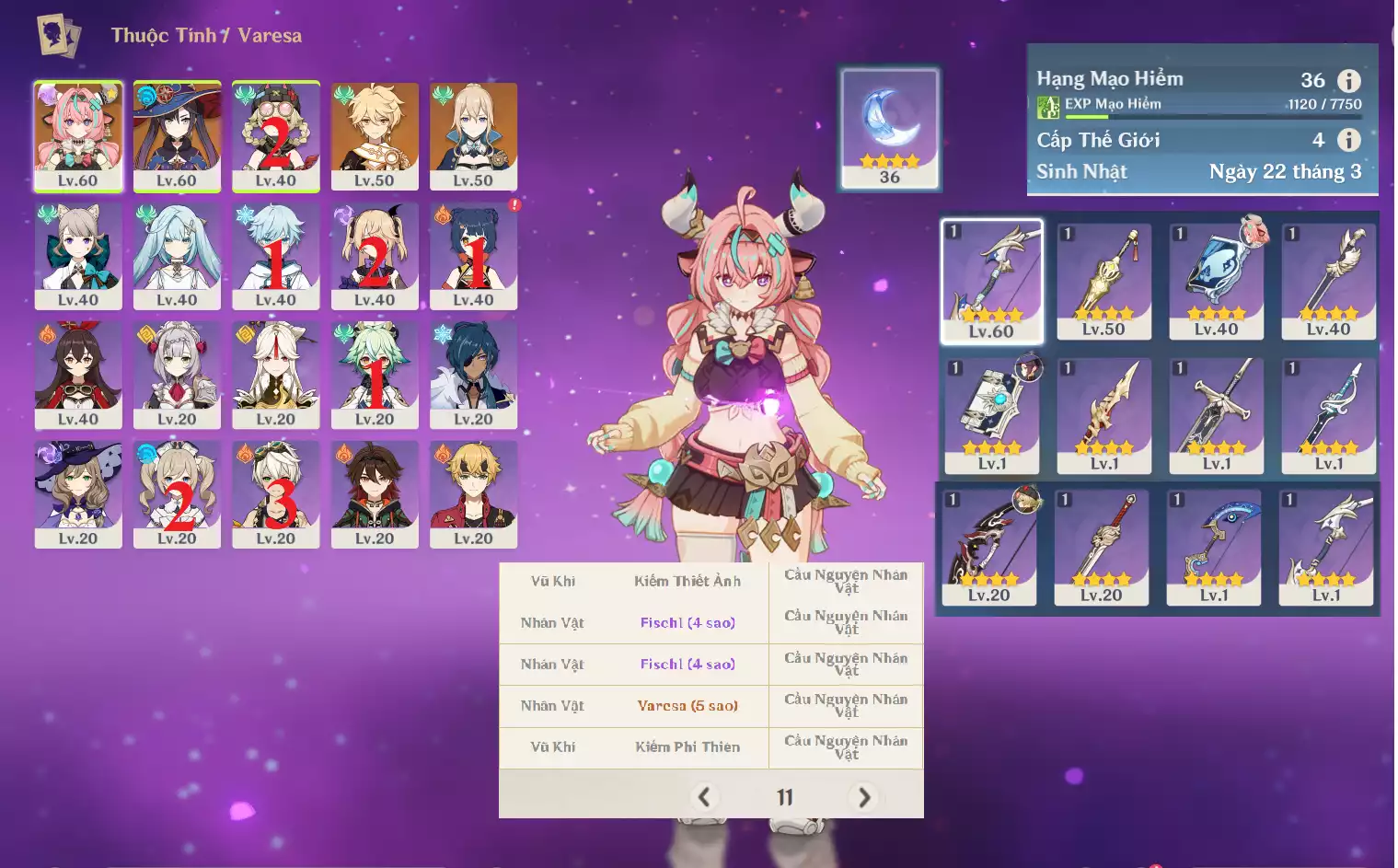
Task: Select the dark red bow at Lv.20
Action: 988,546
